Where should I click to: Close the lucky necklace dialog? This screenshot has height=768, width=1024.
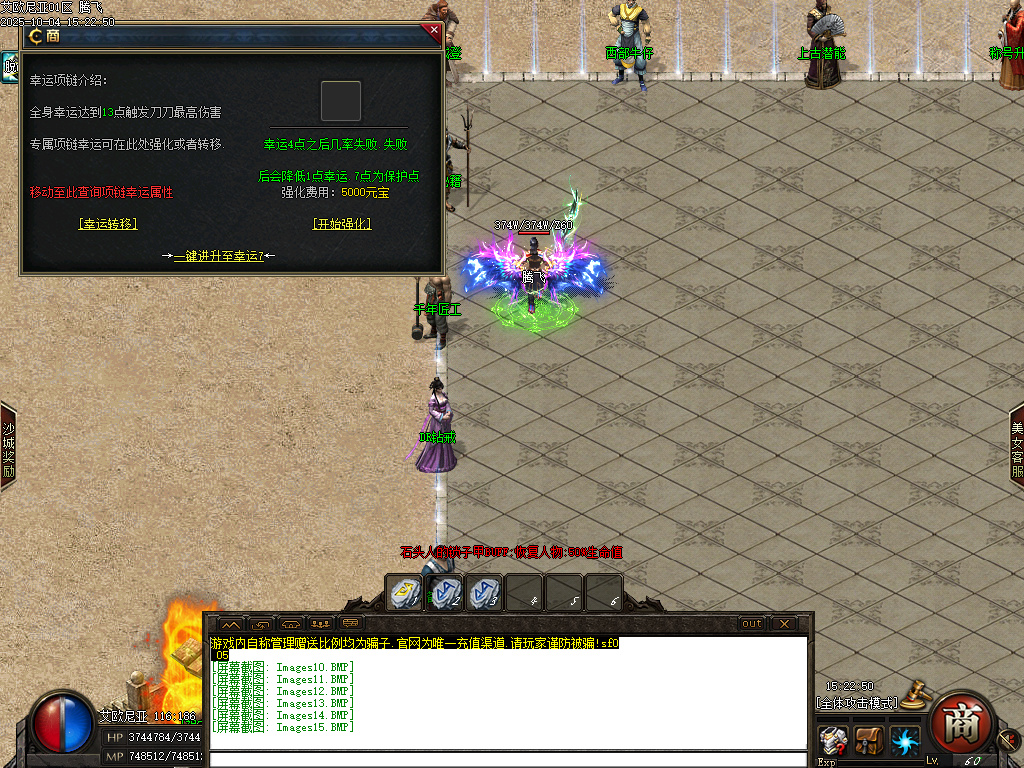click(433, 31)
